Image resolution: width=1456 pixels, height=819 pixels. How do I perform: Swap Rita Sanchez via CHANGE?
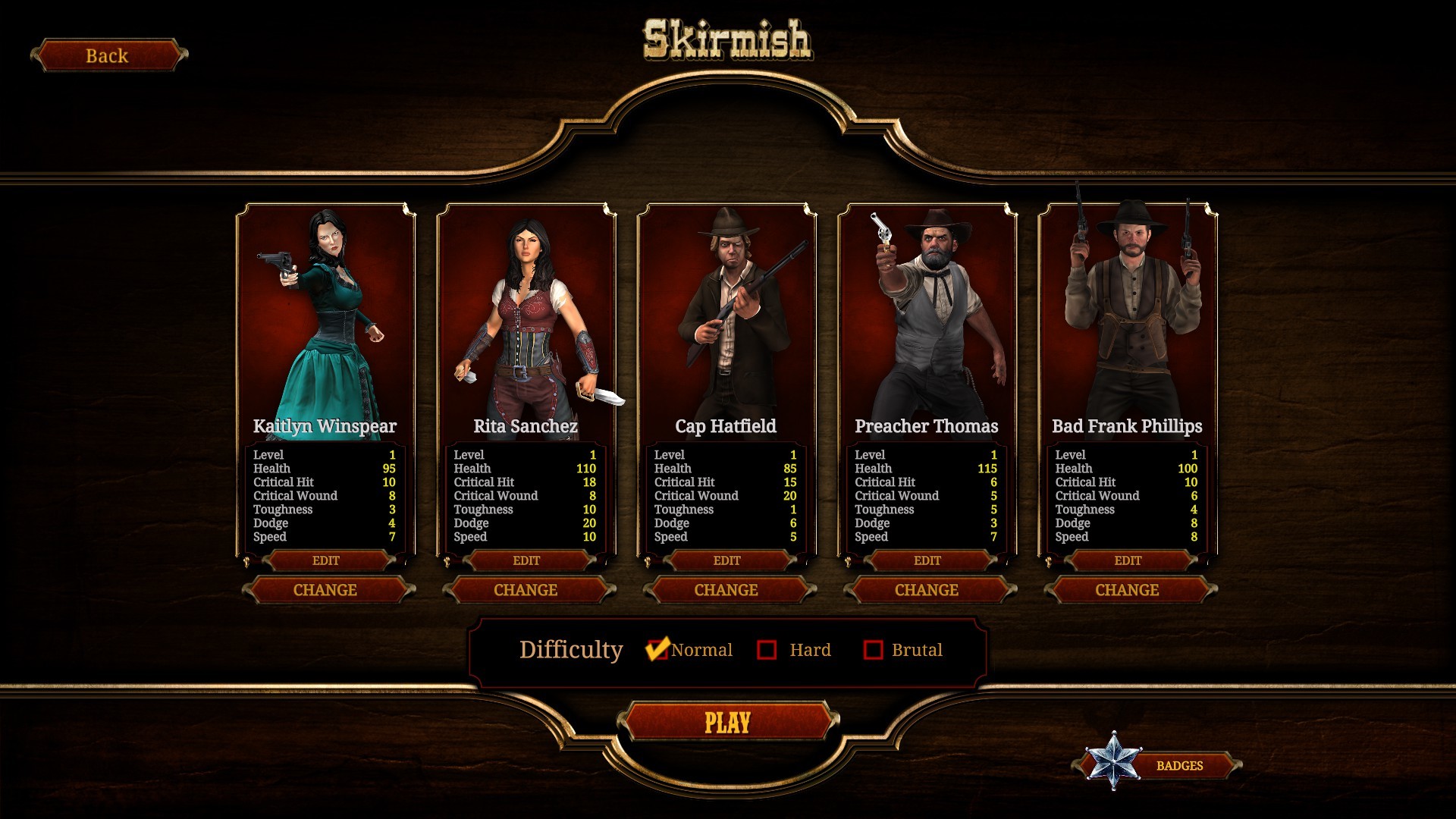click(526, 590)
